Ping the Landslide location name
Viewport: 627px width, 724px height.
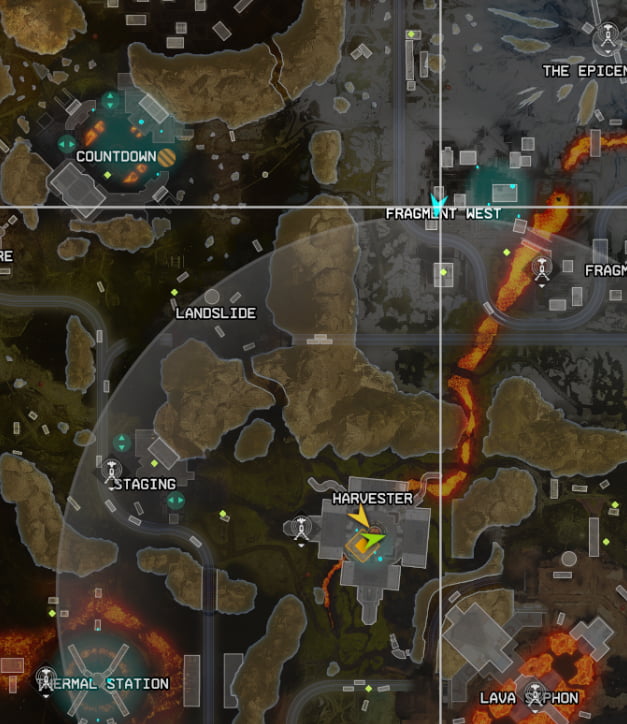[x=215, y=313]
